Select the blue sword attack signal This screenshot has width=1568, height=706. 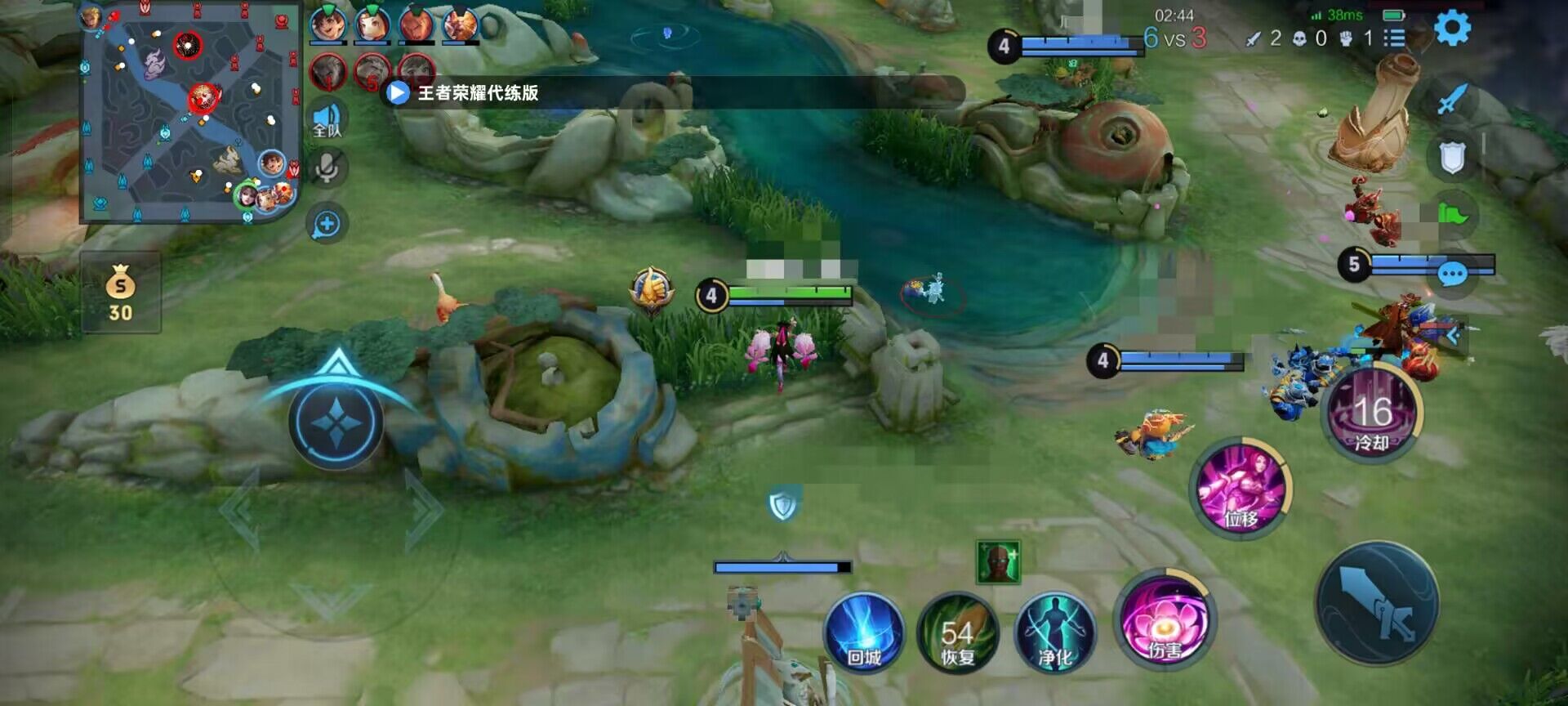click(x=1451, y=101)
